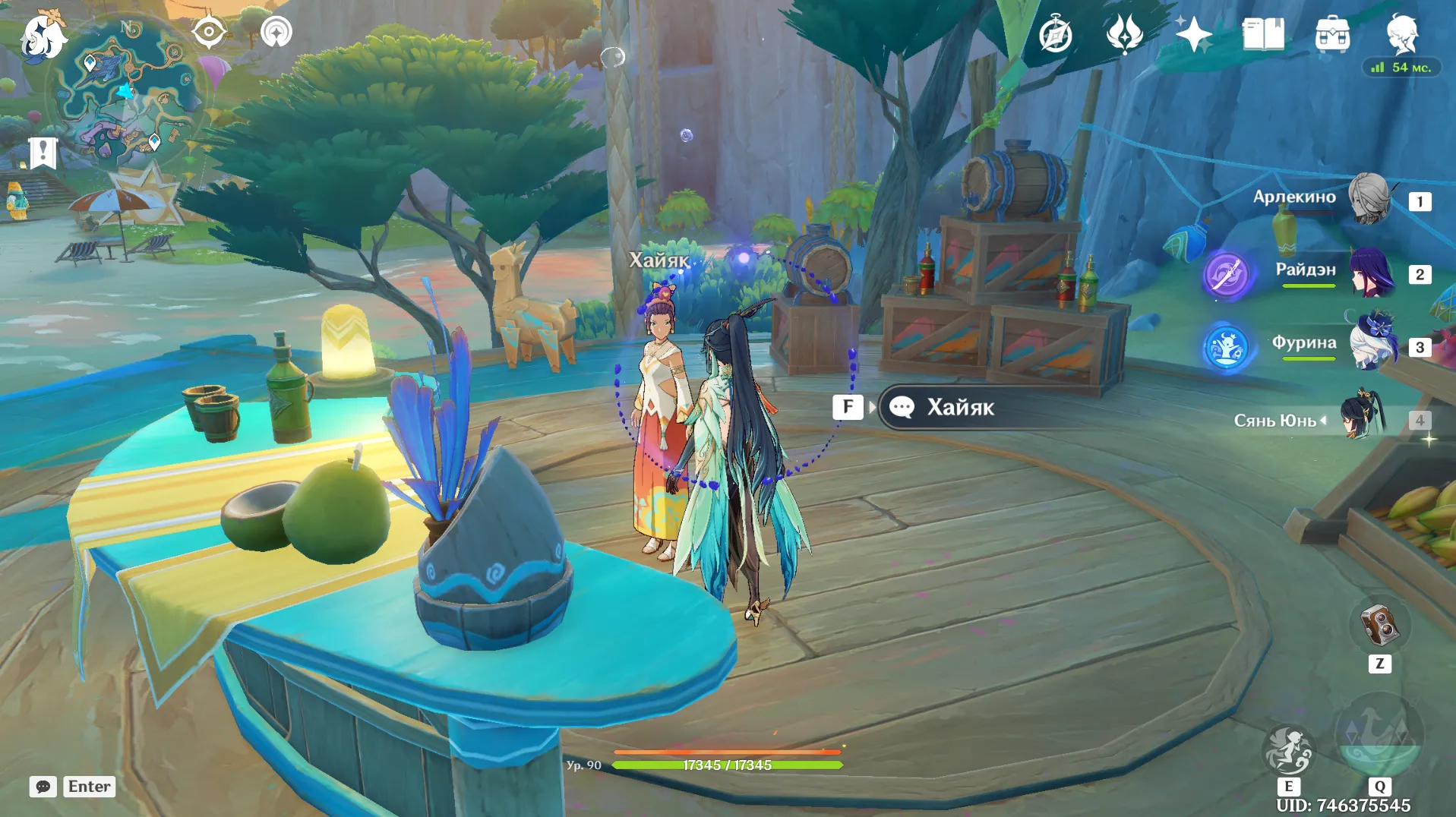Open the chat speech bubble
The image size is (1456, 817).
[x=43, y=787]
